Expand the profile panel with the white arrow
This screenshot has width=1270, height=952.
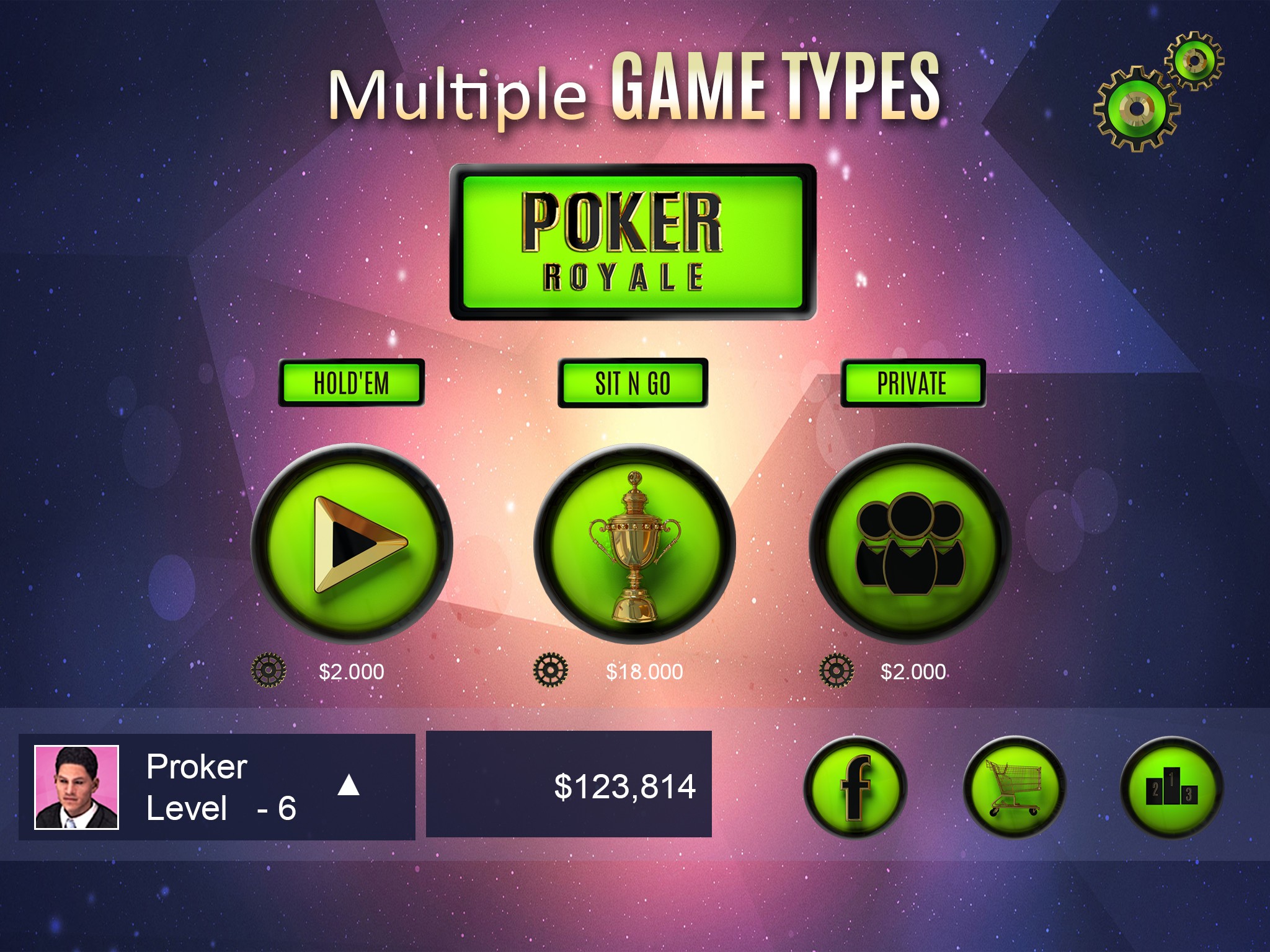pyautogui.click(x=349, y=785)
